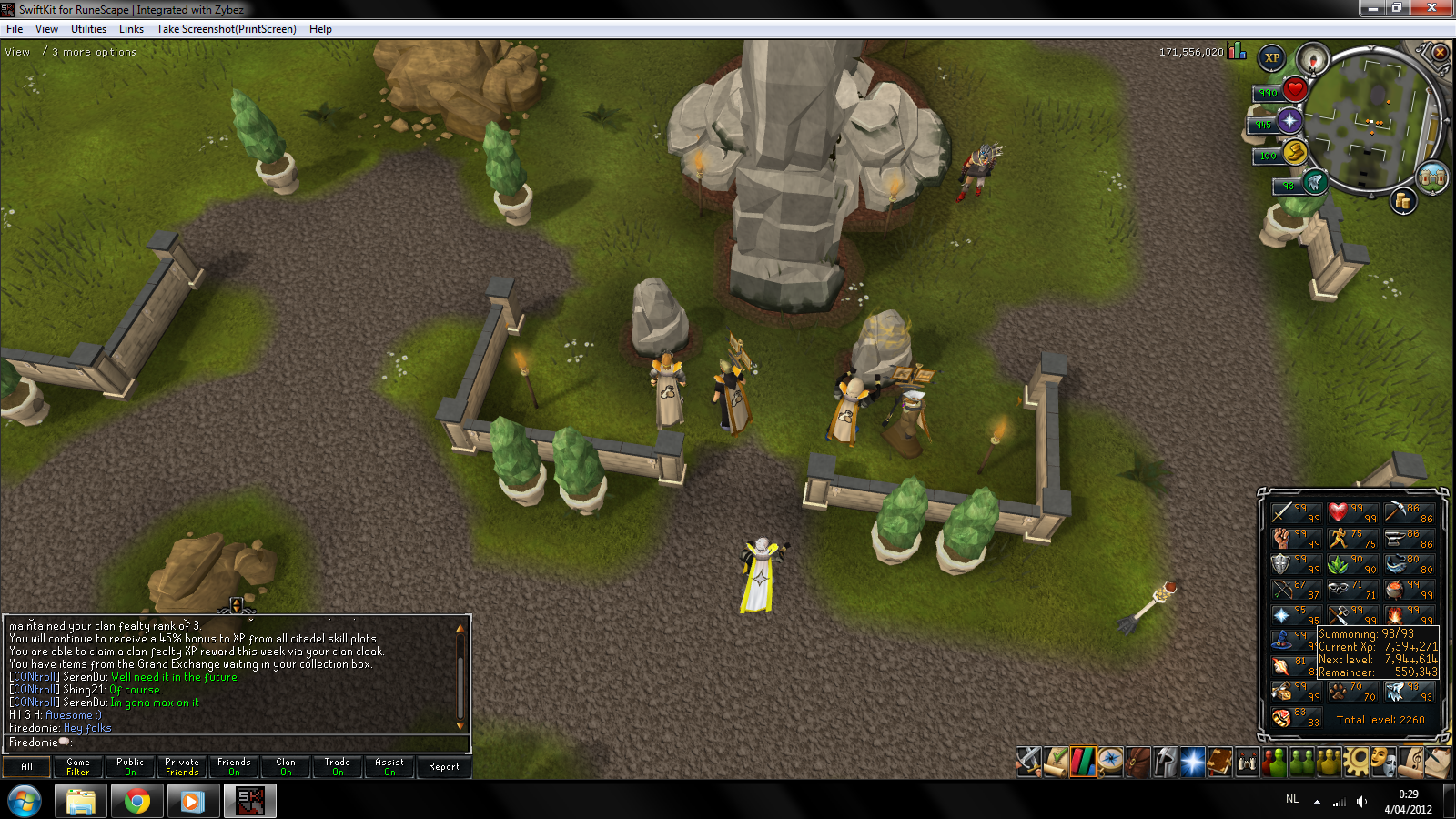This screenshot has height=819, width=1456.
Task: Open the crossed swords combat styles tab
Action: (x=1028, y=762)
